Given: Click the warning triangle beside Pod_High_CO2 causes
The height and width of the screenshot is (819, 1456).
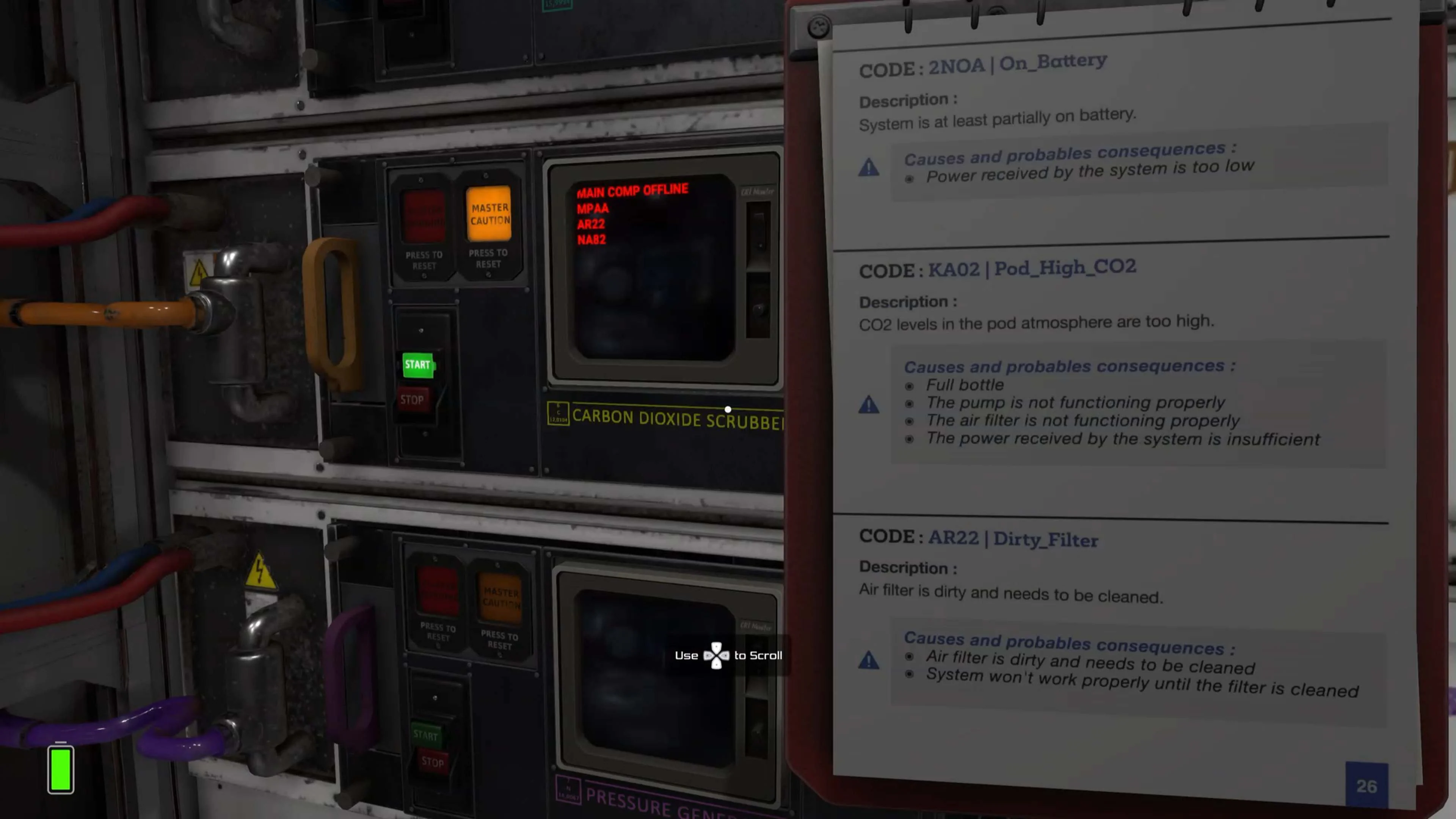Looking at the screenshot, I should (x=869, y=405).
